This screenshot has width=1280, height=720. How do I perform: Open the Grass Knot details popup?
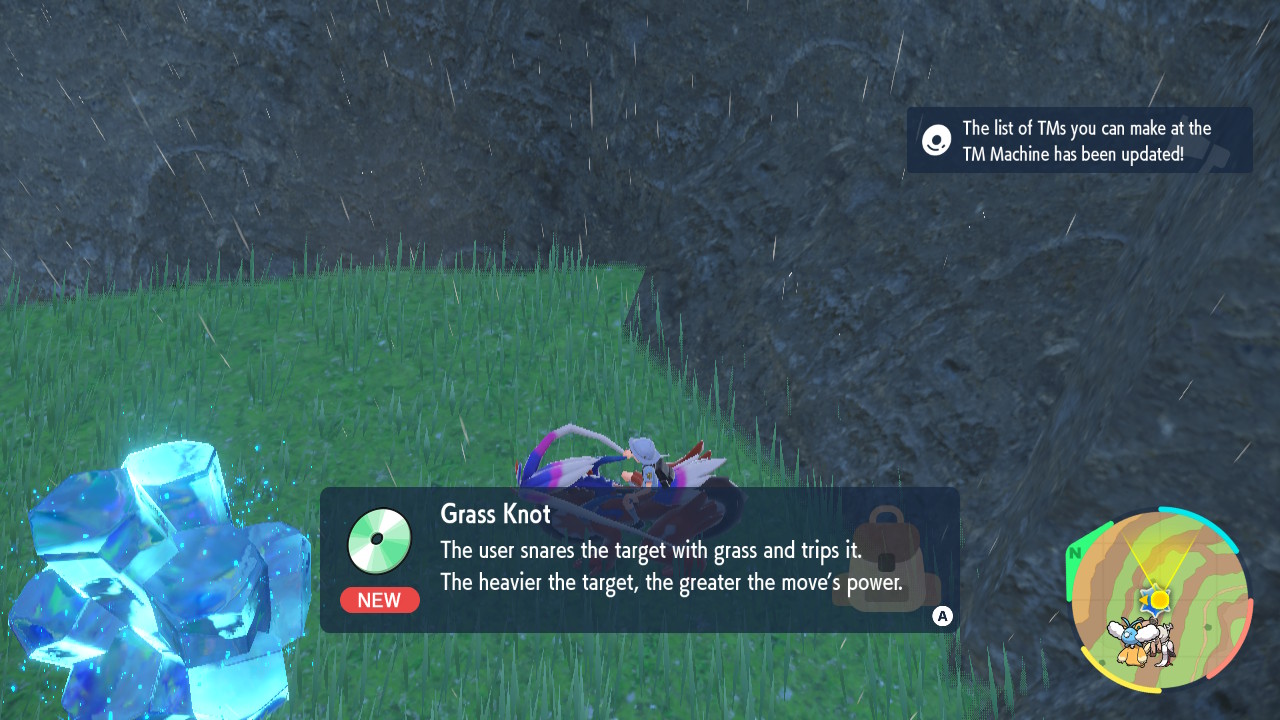(640, 560)
